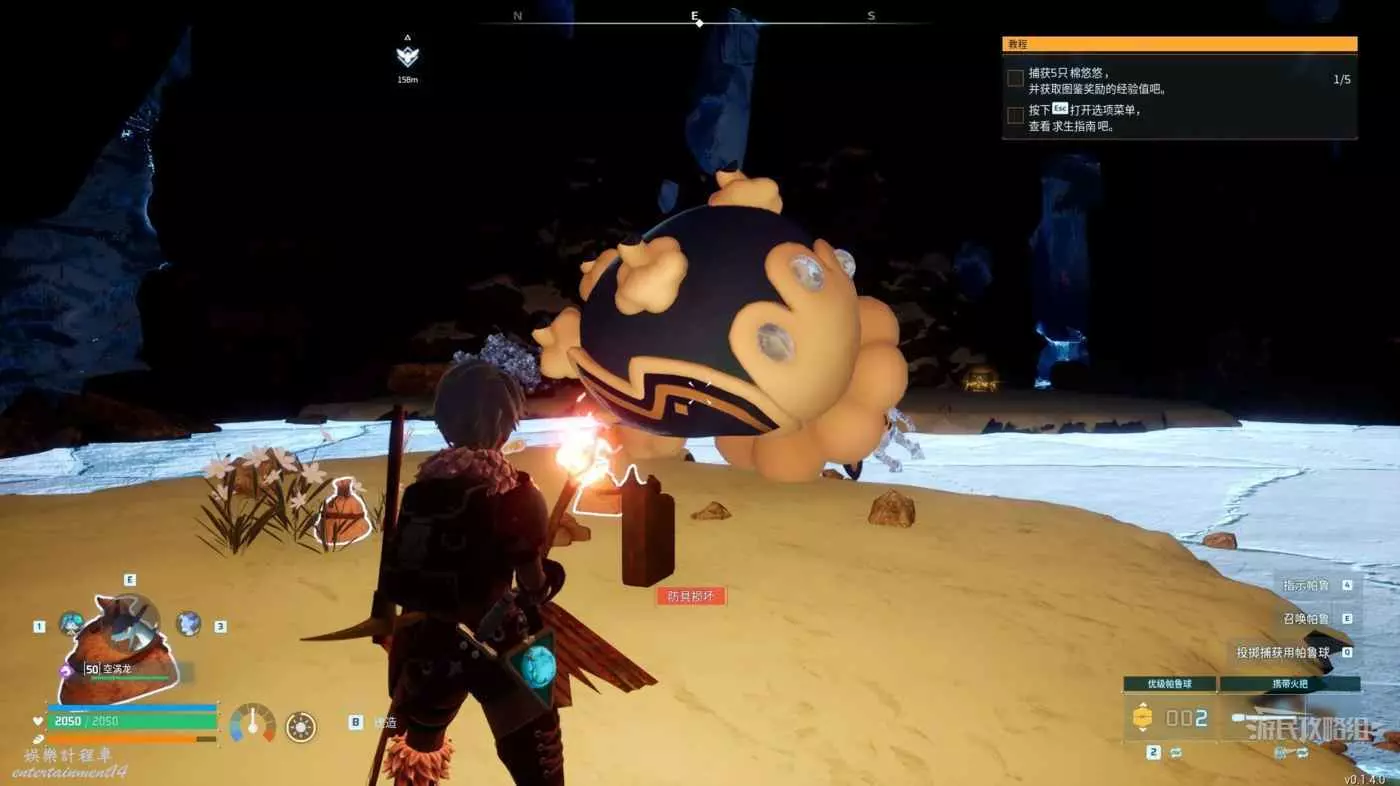Click the temperature gauge indicator
1400x786 pixels.
click(252, 723)
